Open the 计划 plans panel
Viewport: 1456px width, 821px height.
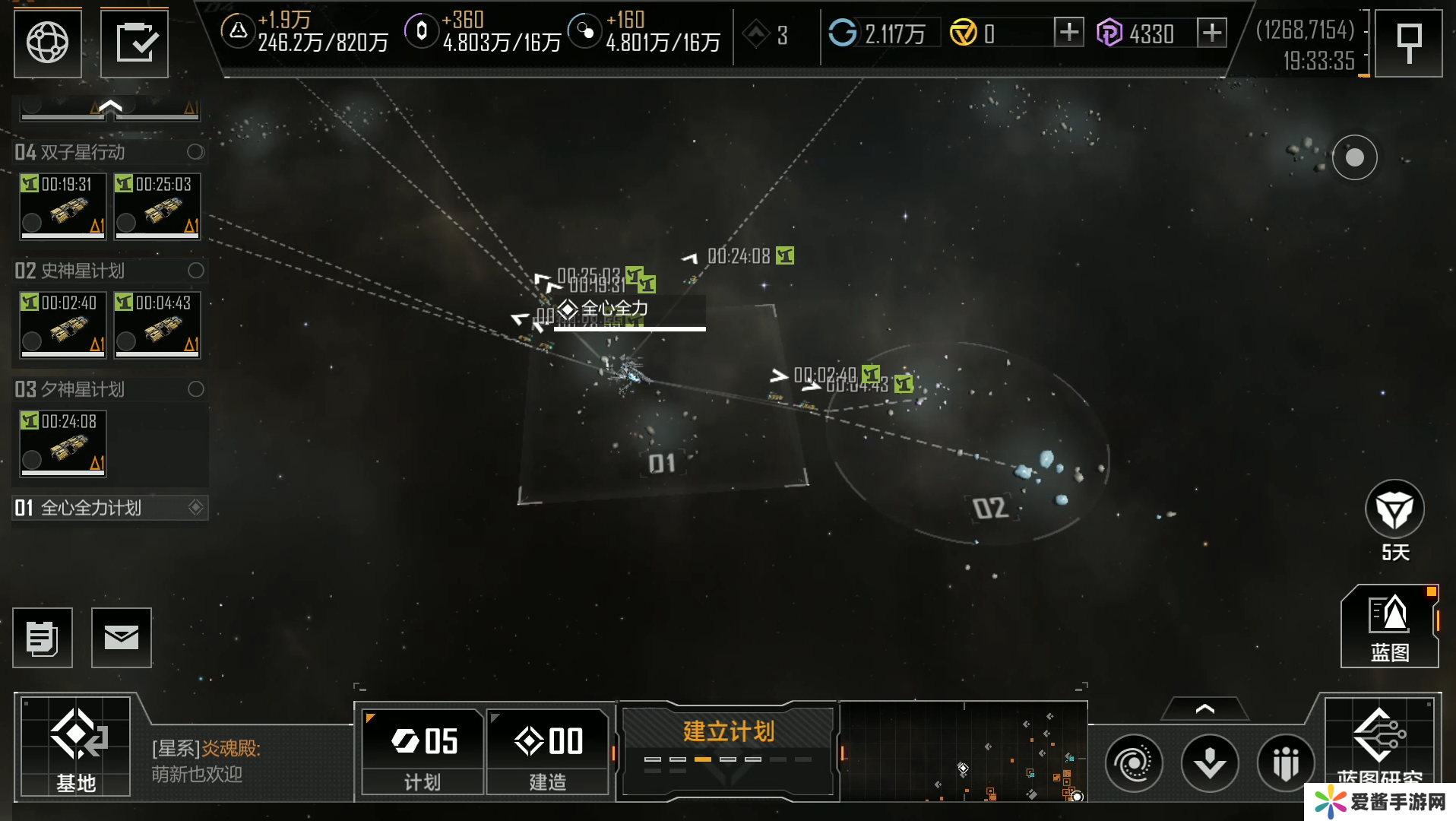[x=423, y=751]
